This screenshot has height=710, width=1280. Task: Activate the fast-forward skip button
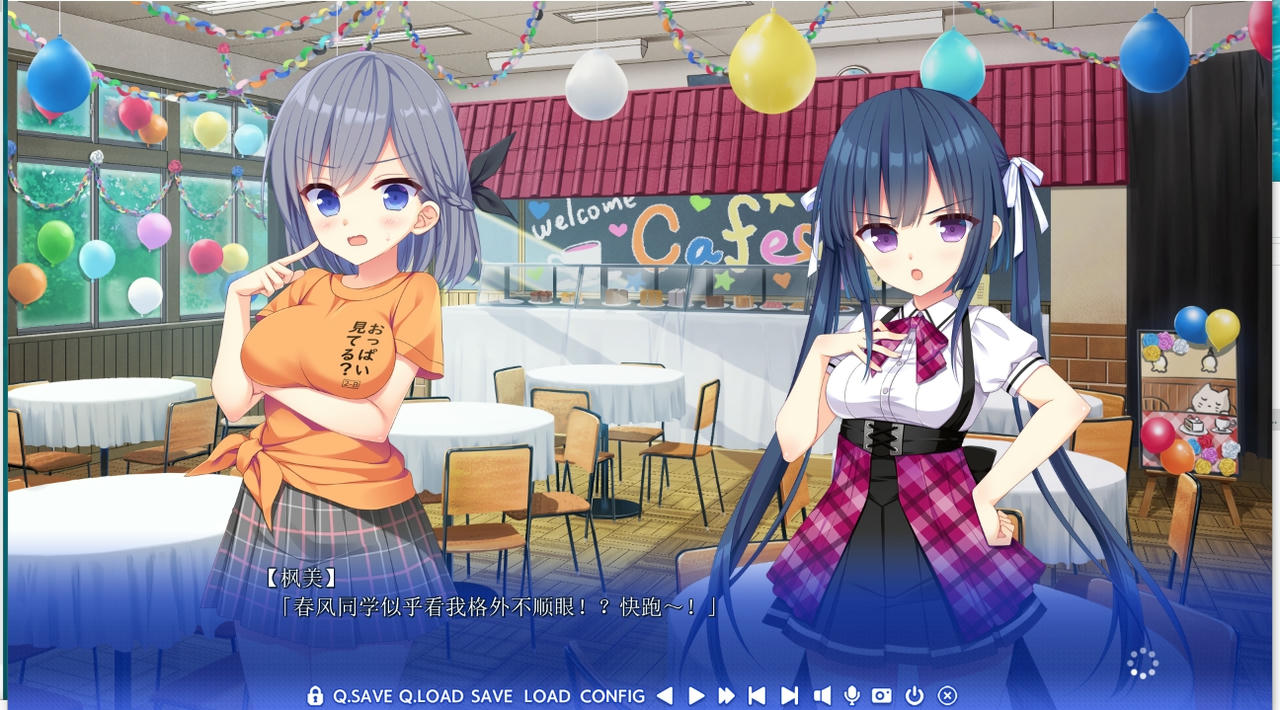(x=727, y=696)
